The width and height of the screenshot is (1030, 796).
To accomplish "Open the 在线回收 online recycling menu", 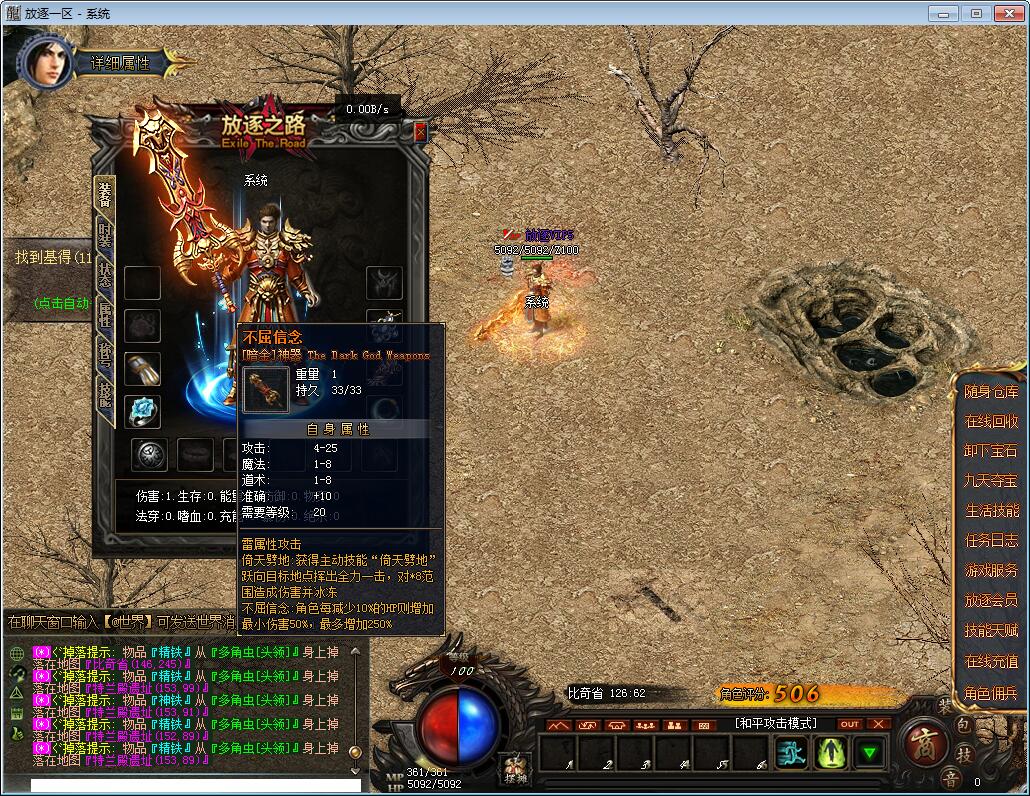I will point(991,422).
